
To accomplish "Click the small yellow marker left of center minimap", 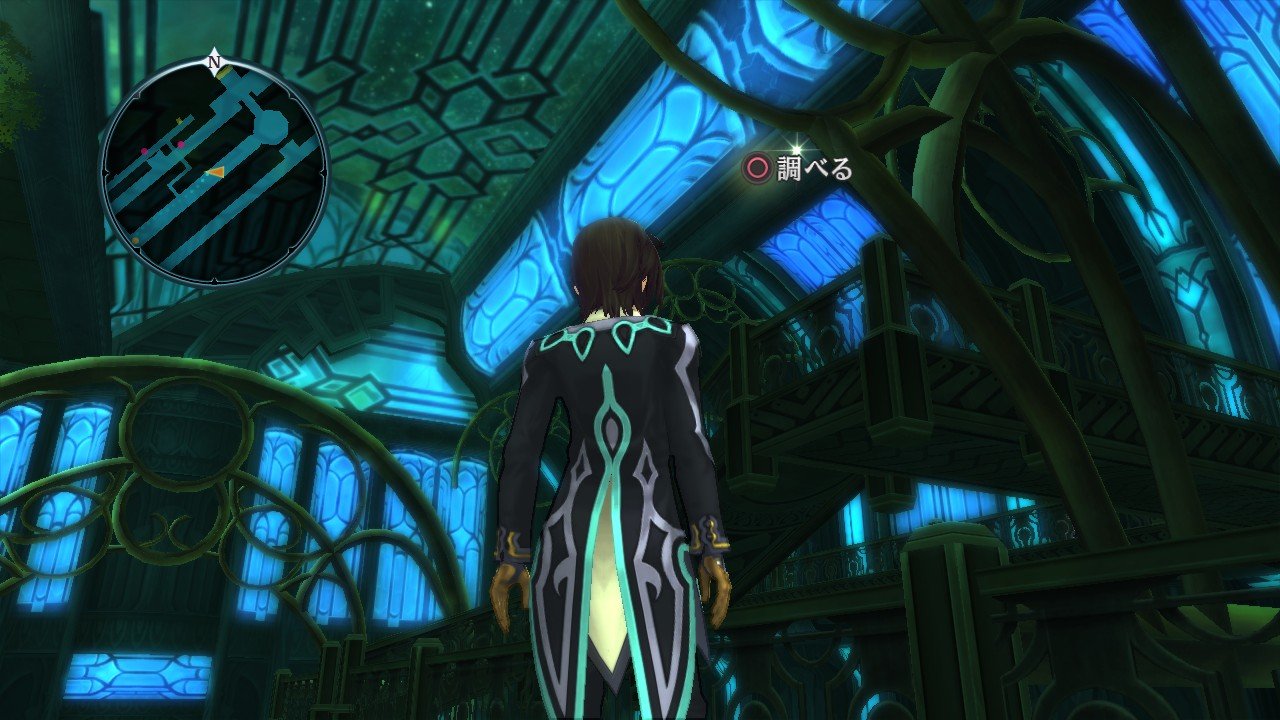I will (x=178, y=120).
